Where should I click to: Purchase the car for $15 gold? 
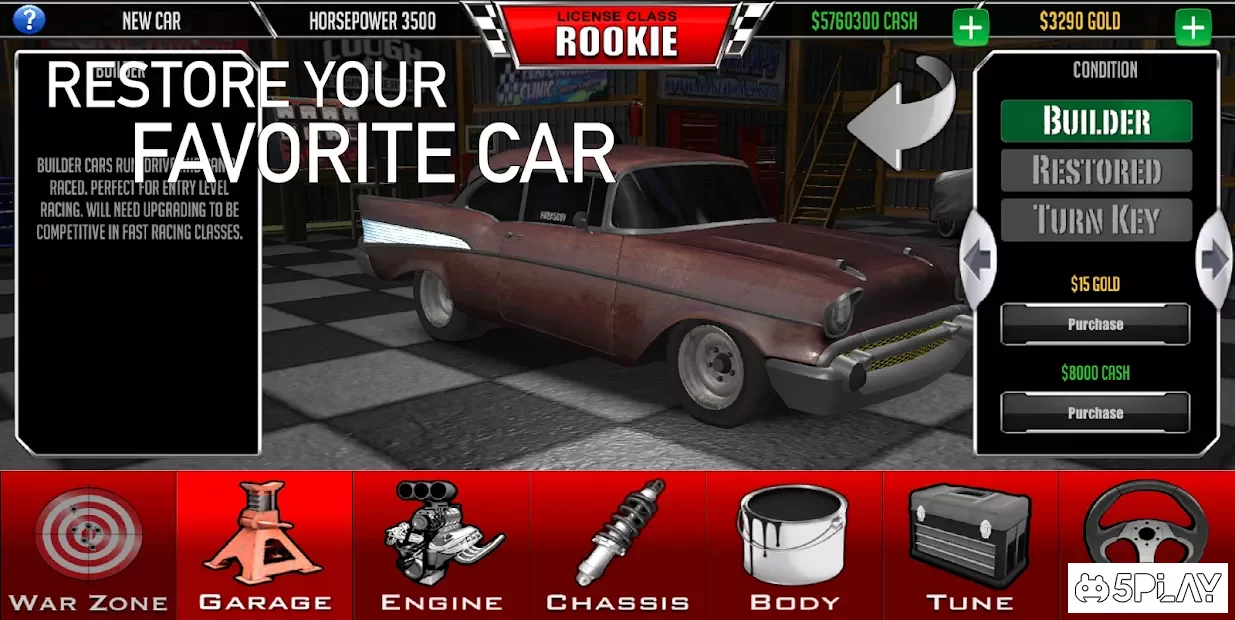pos(1095,324)
